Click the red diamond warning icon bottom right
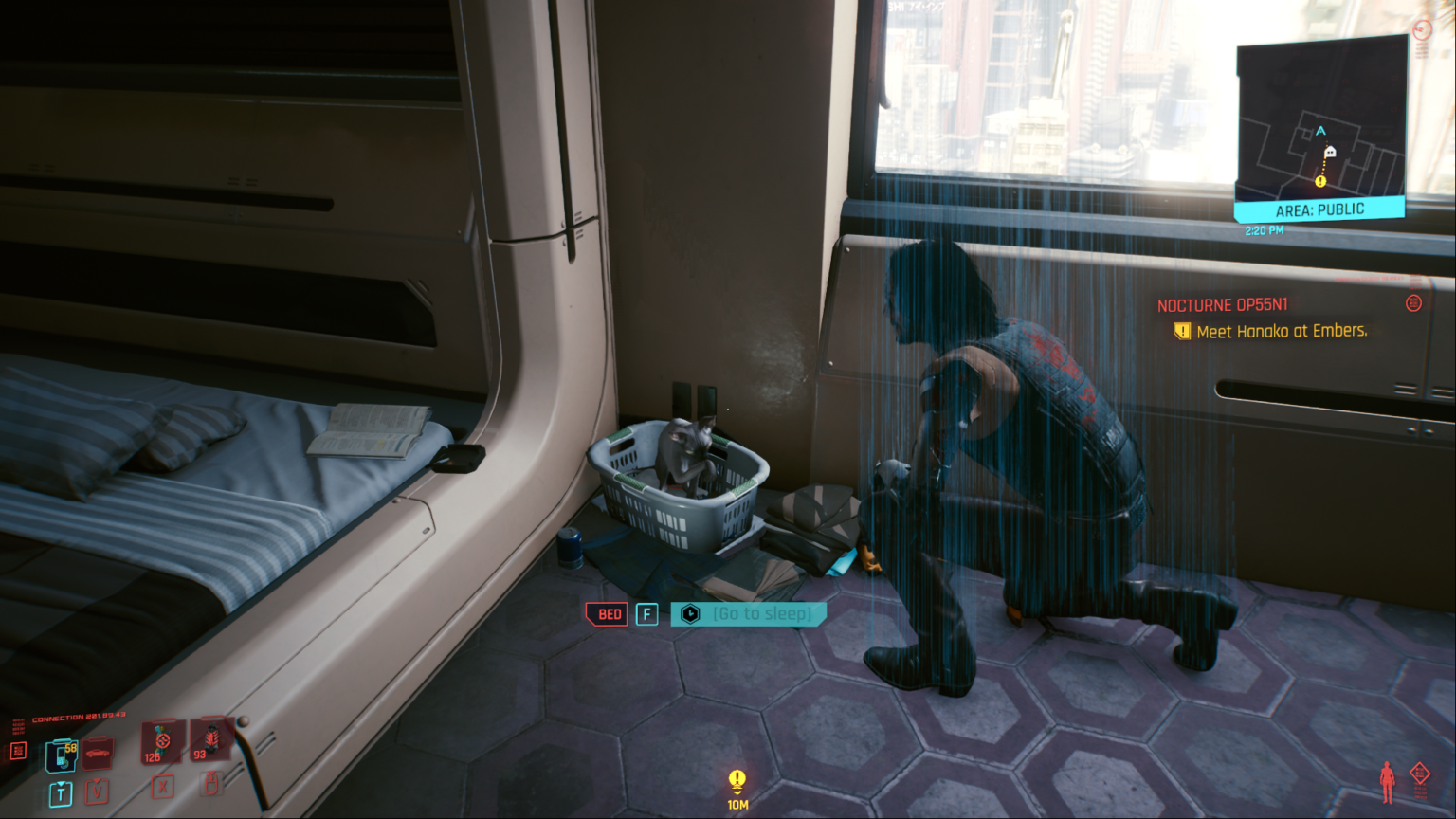This screenshot has height=819, width=1456. pos(1419,773)
